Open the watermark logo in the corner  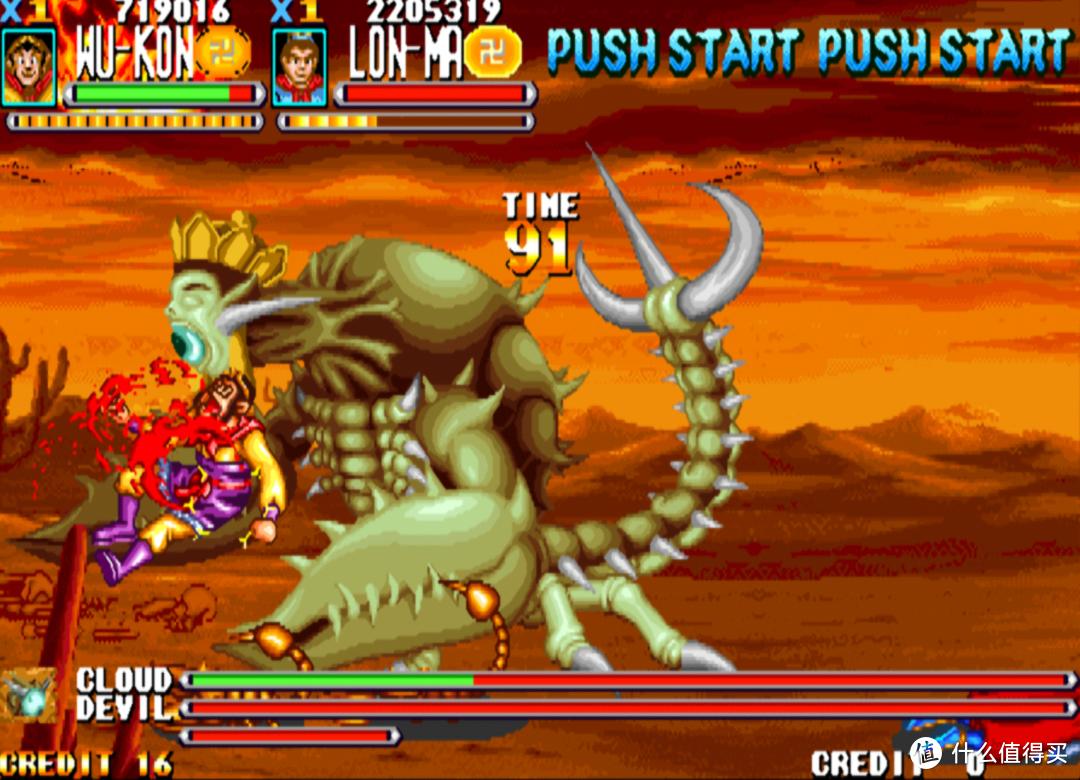coord(927,753)
